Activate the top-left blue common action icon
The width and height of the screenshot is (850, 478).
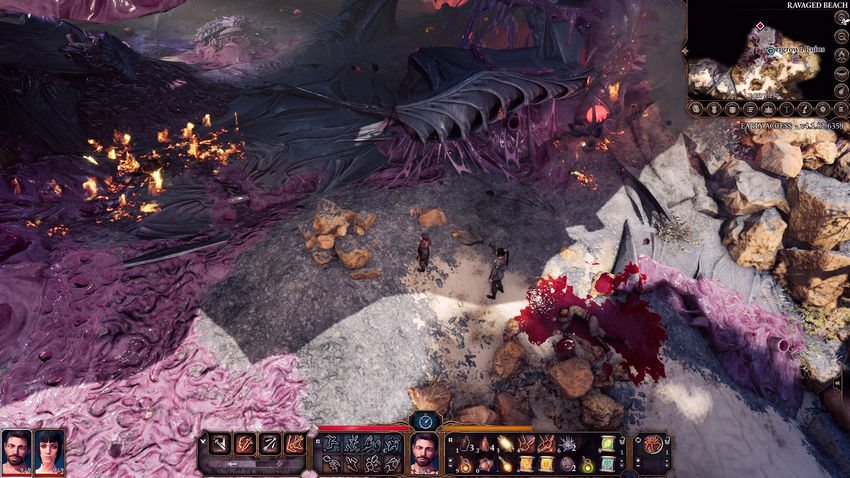331,443
